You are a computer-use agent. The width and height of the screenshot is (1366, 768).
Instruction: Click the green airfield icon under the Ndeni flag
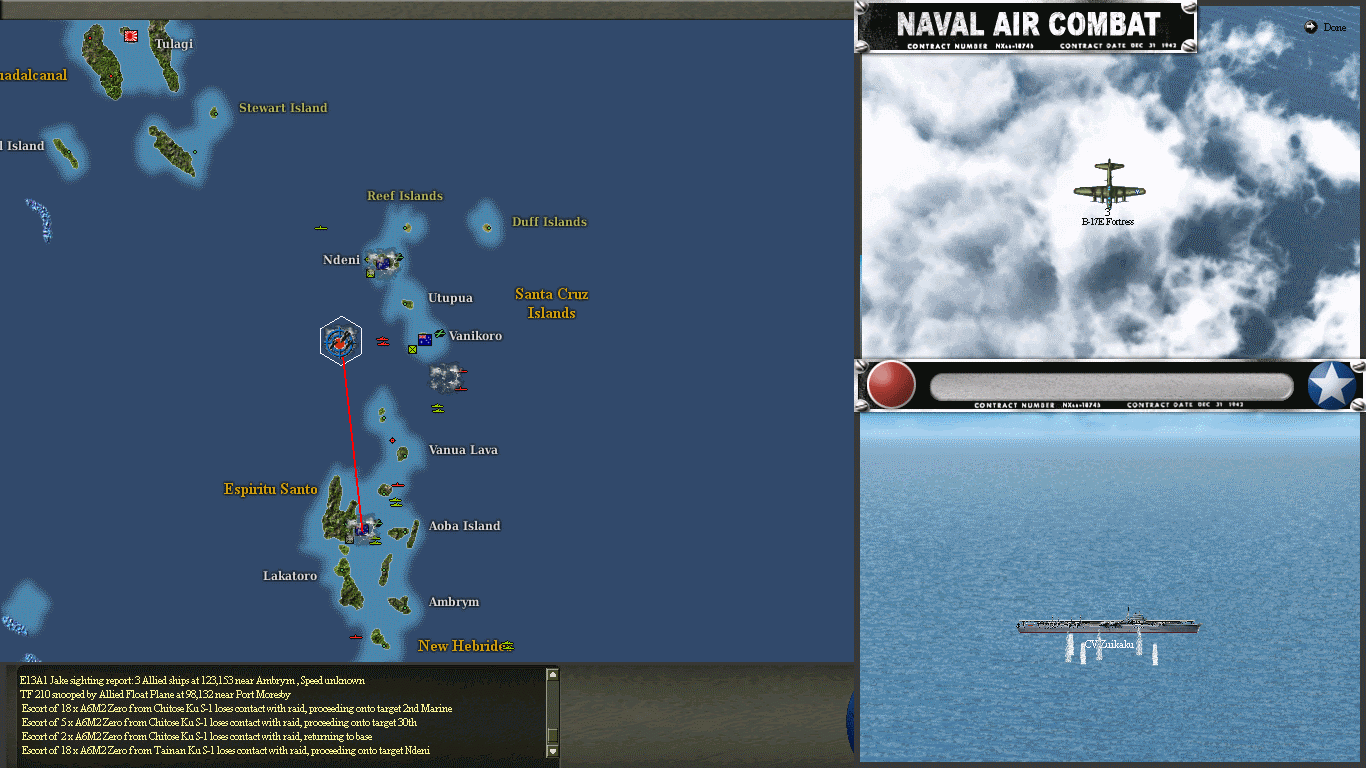pyautogui.click(x=369, y=274)
